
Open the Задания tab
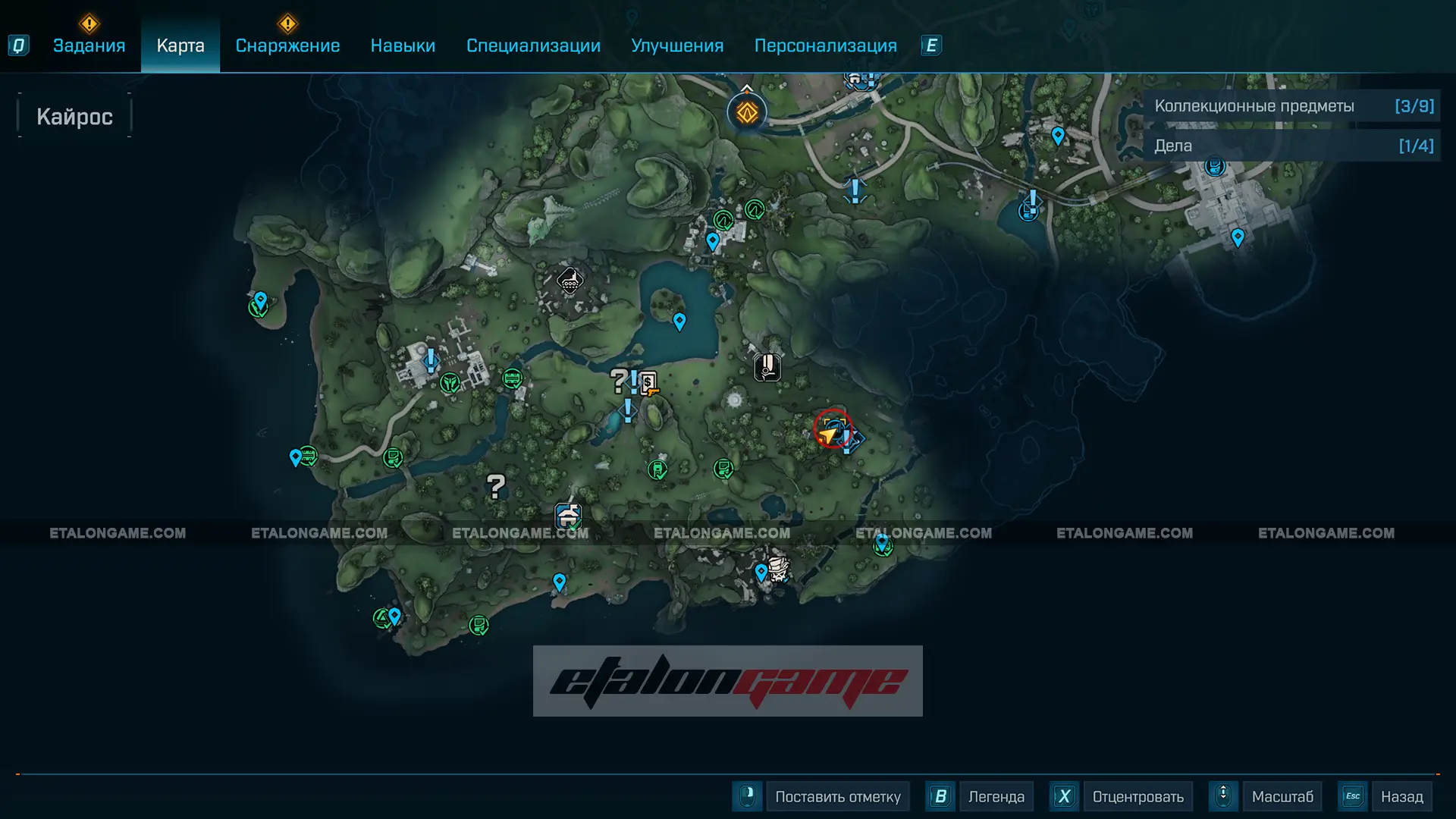click(x=89, y=45)
